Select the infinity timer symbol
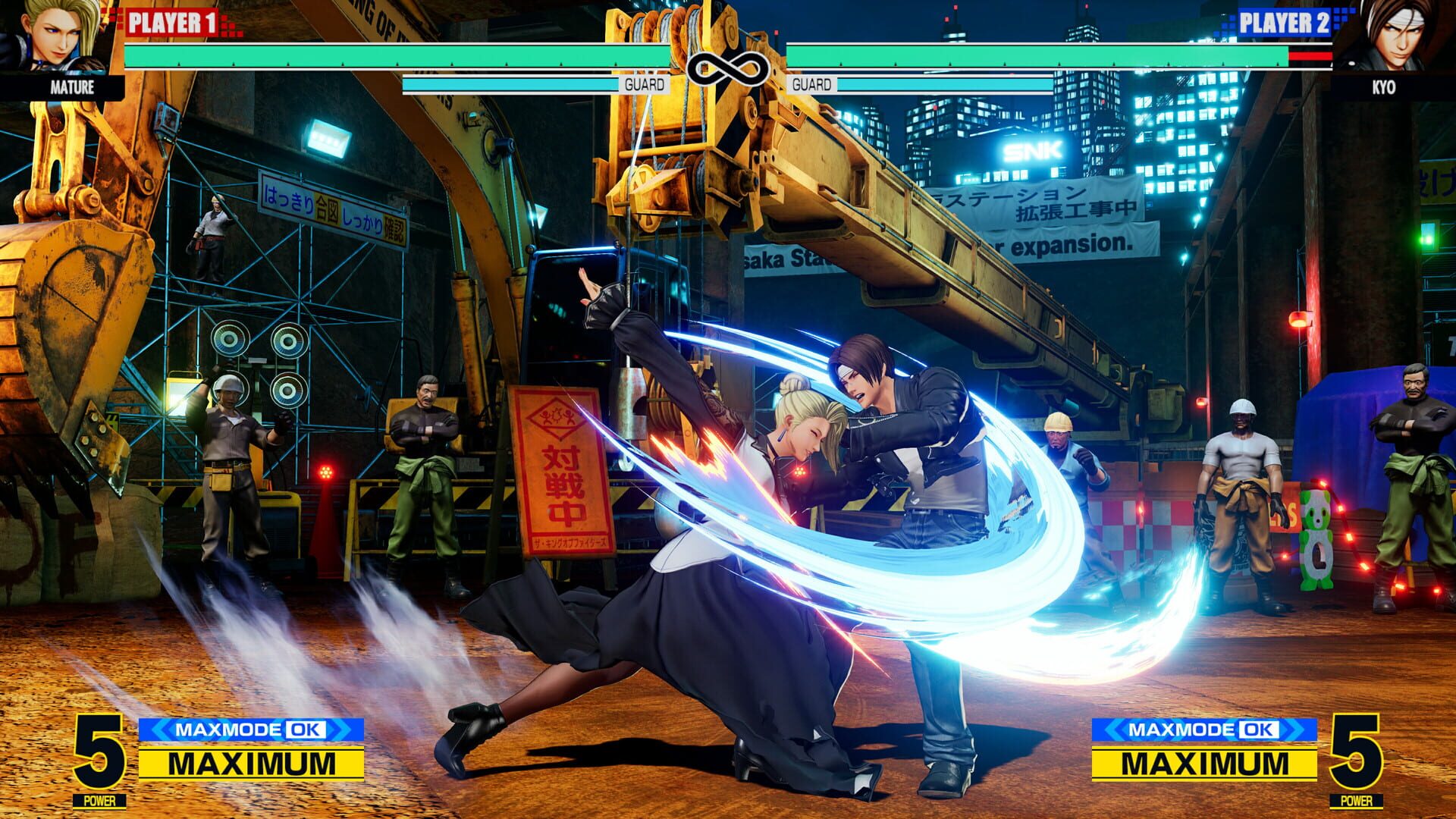This screenshot has height=819, width=1456. pyautogui.click(x=728, y=67)
